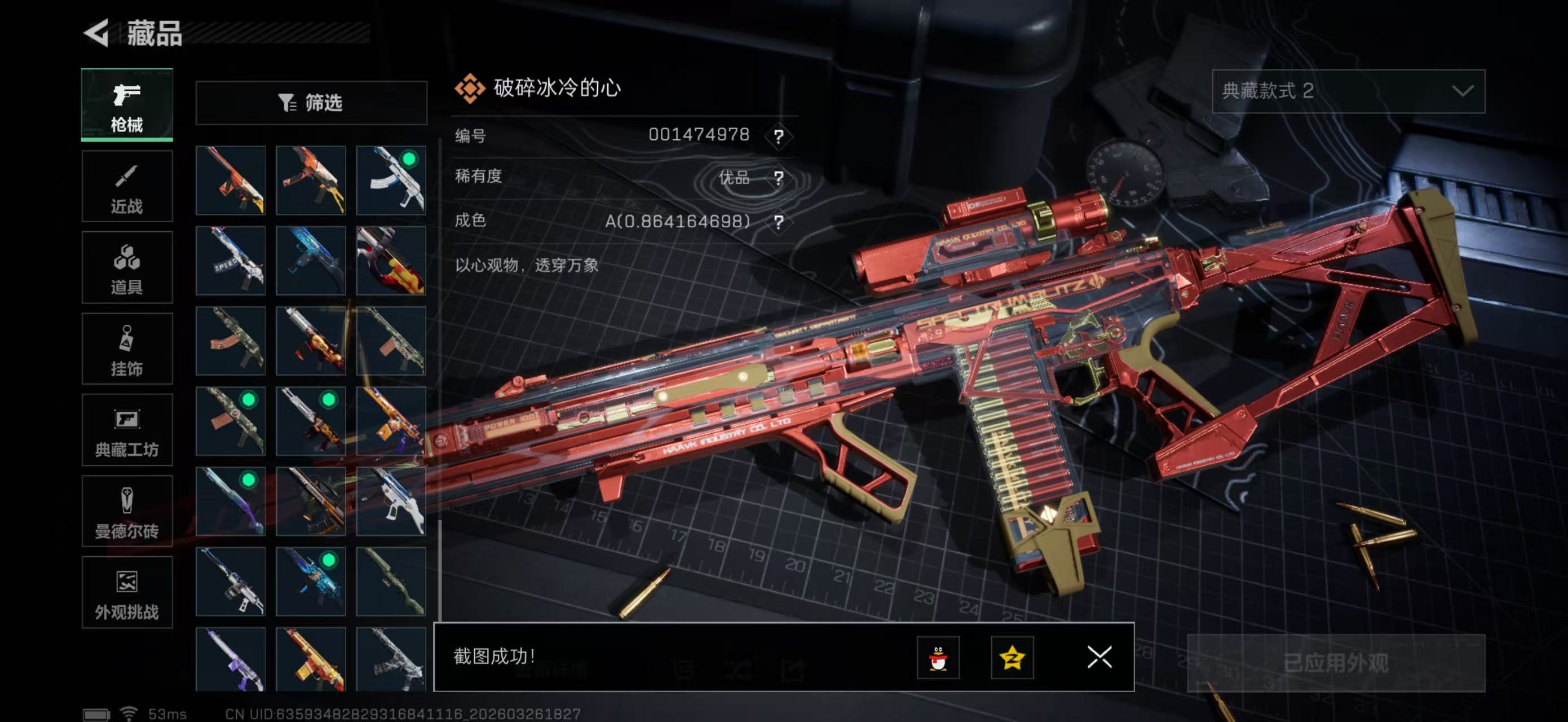Switch to the 曼德尔砖 tab
This screenshot has height=722, width=1568.
tap(127, 510)
